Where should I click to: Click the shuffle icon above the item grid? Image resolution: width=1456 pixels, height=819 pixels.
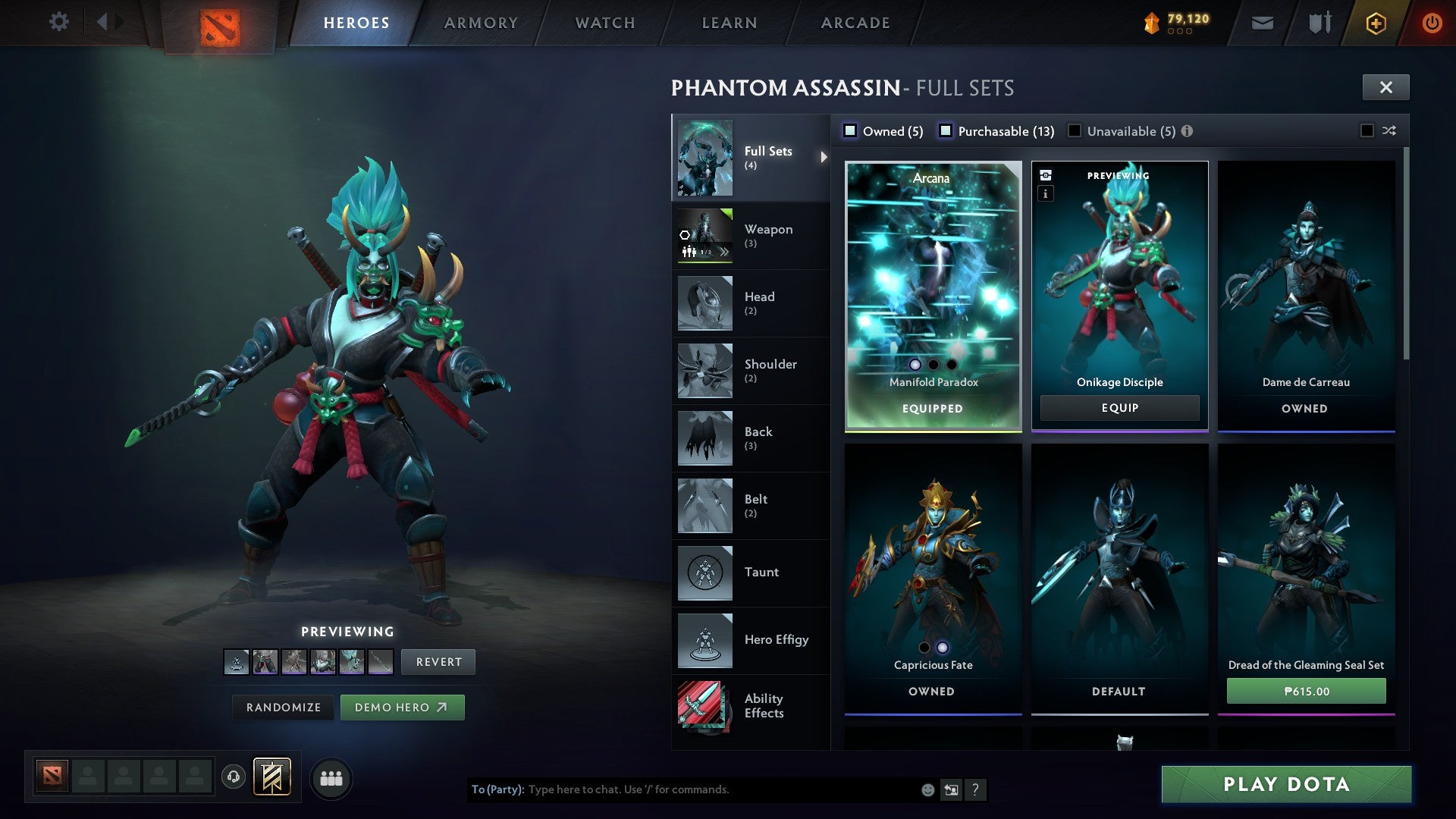click(x=1389, y=130)
